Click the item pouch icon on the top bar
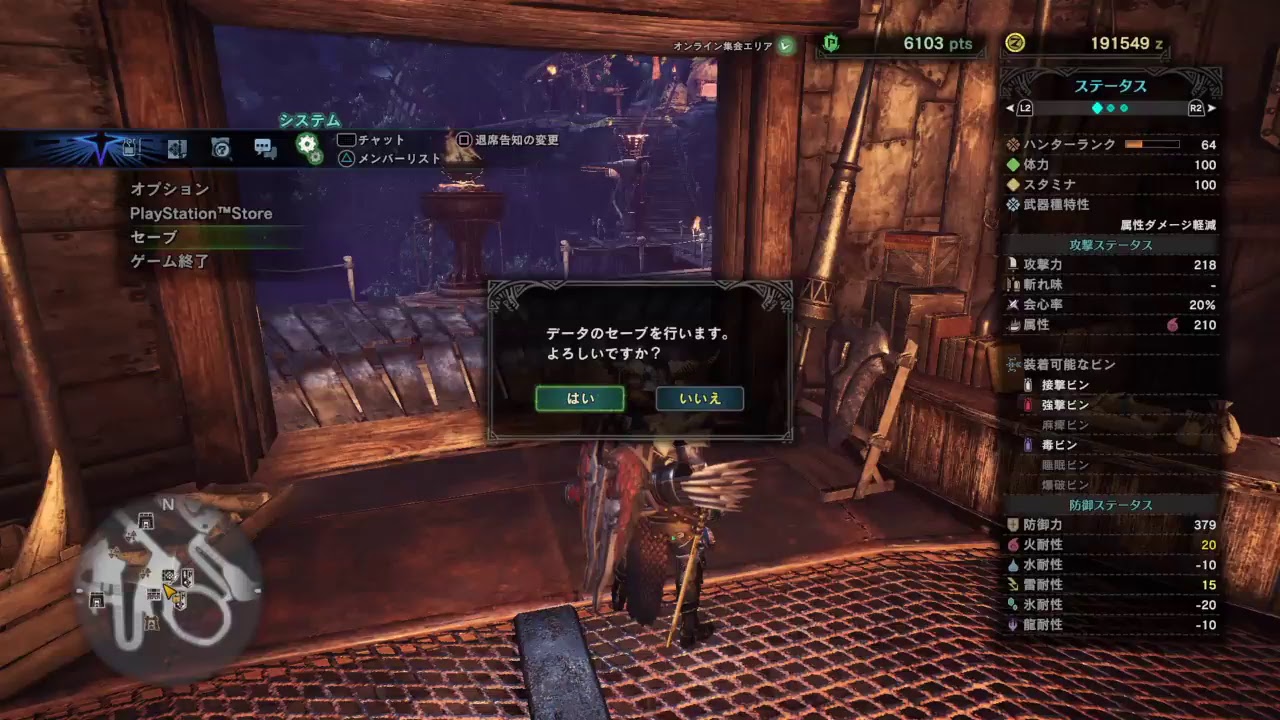 point(129,146)
